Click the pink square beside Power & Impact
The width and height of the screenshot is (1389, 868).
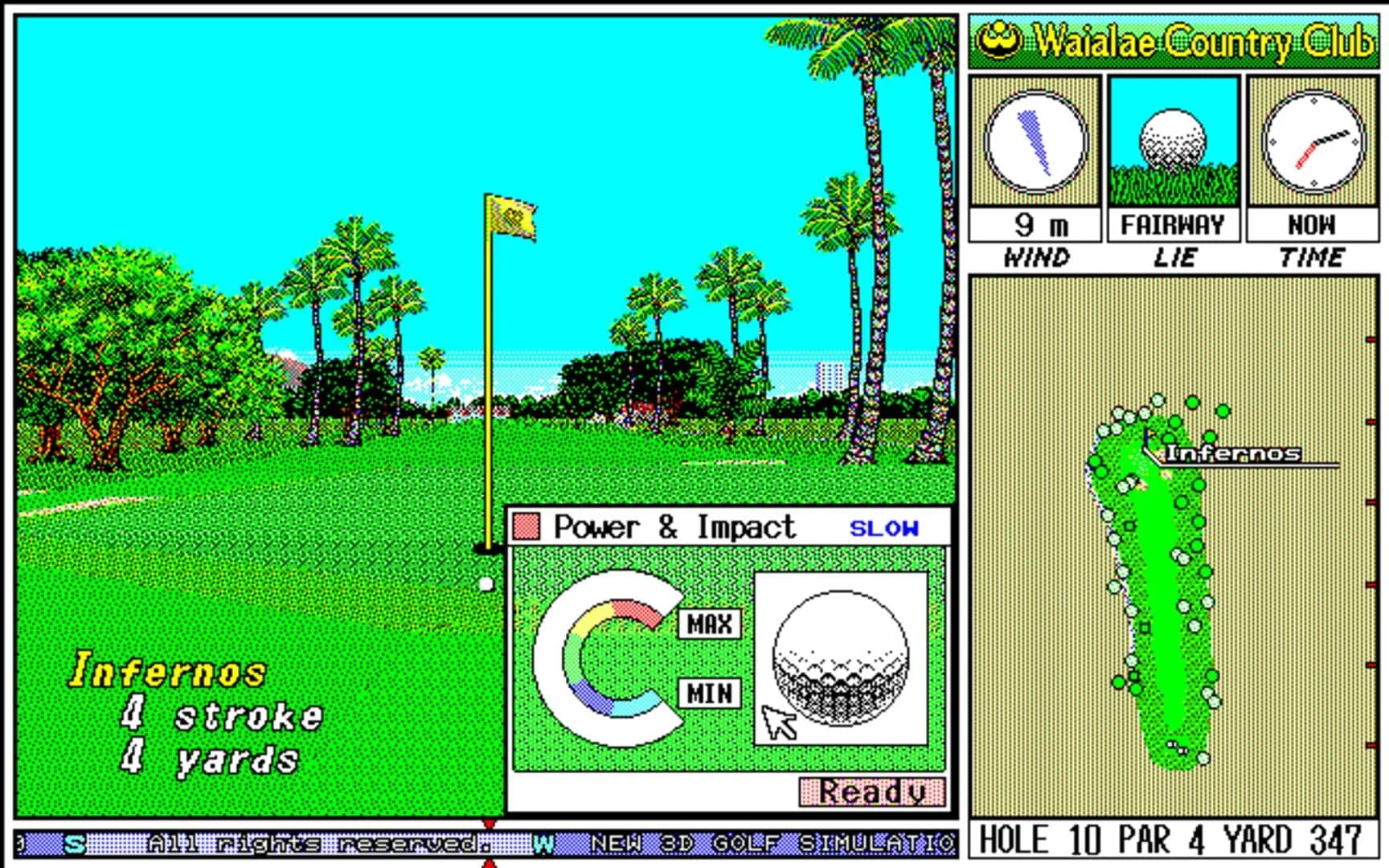[527, 526]
